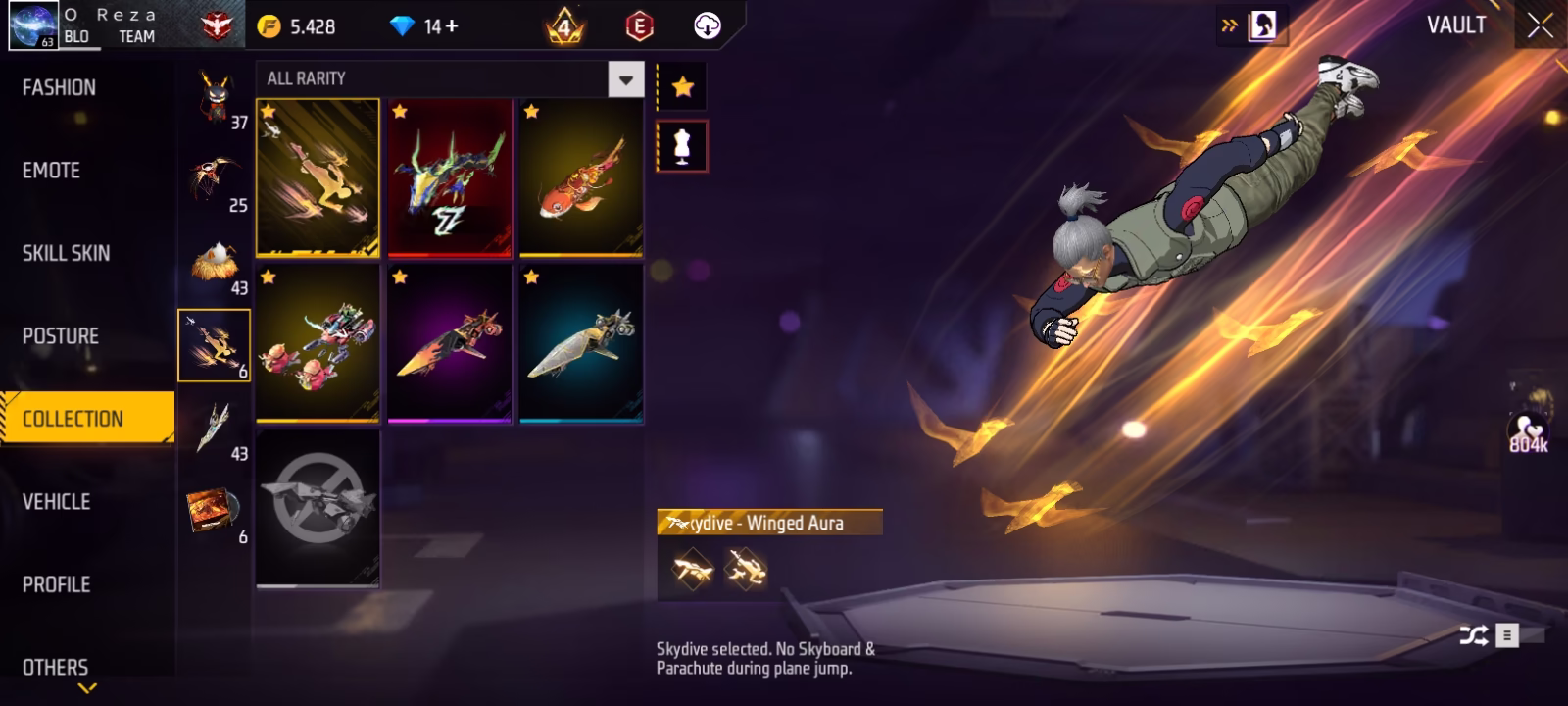Select the koi fish skyboard skin
This screenshot has height=706, width=1568.
[x=581, y=177]
